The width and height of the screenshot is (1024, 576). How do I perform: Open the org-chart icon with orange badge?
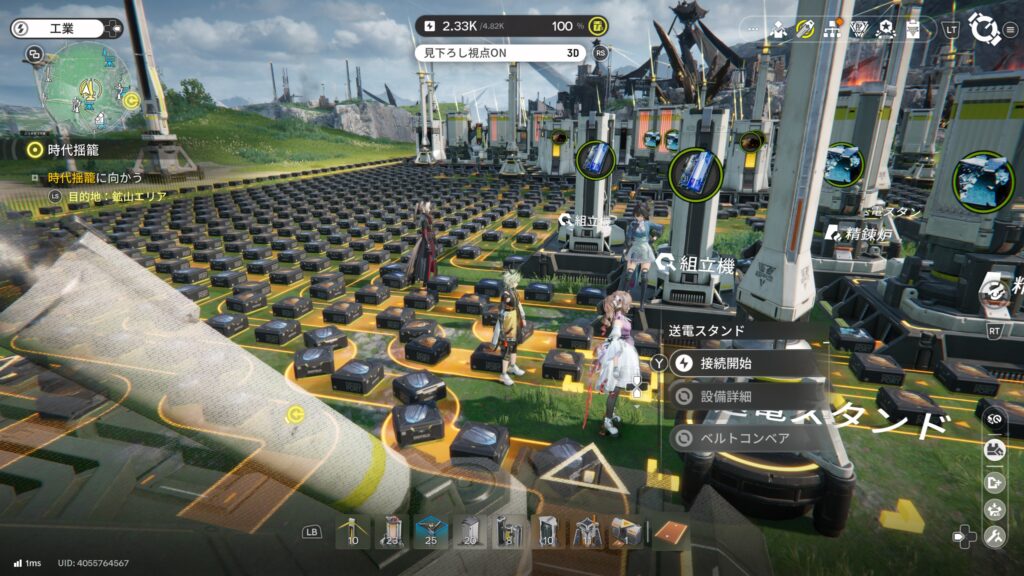[x=832, y=29]
